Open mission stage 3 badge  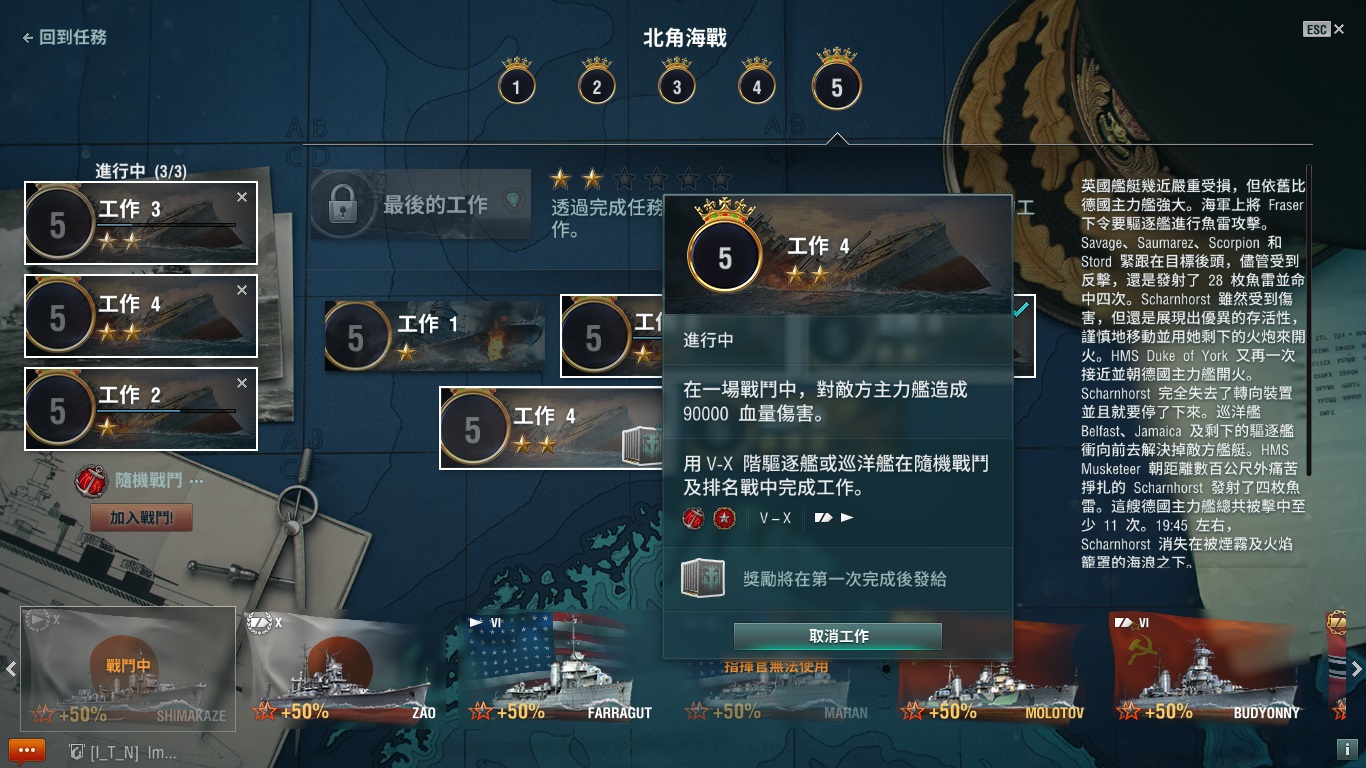tap(676, 86)
